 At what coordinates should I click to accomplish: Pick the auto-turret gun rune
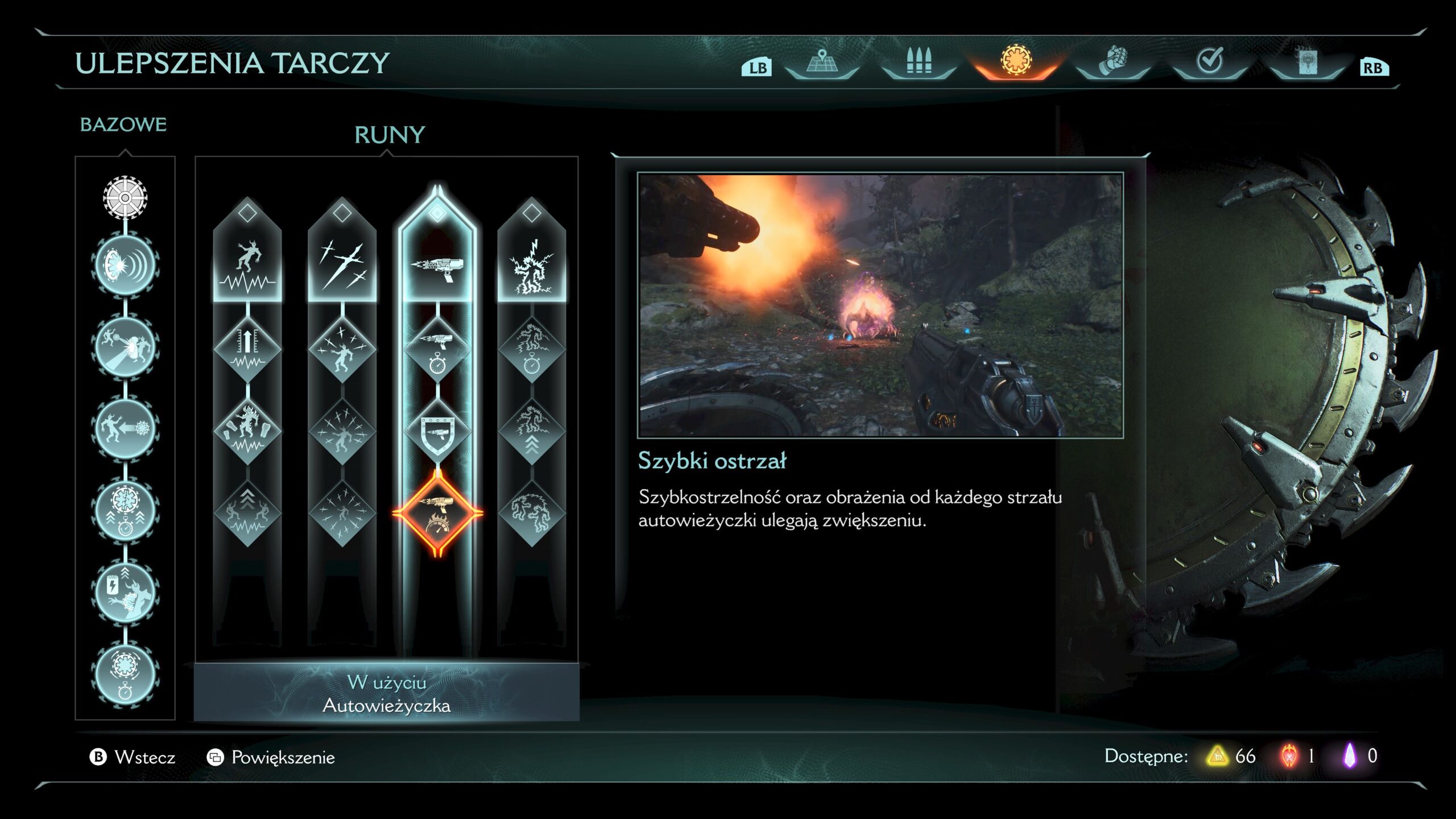tap(437, 266)
